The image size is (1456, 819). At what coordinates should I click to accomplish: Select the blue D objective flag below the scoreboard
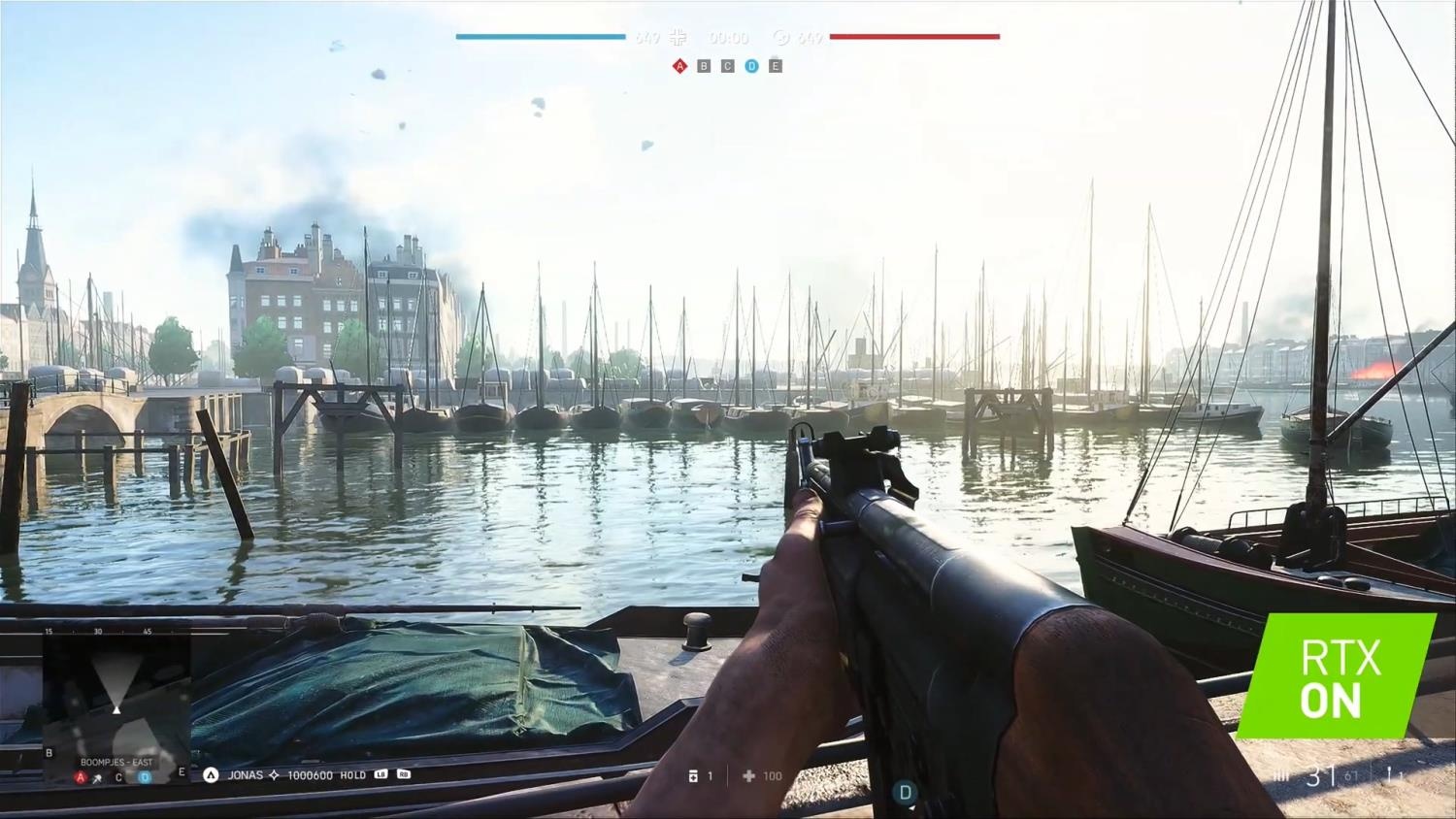point(751,66)
